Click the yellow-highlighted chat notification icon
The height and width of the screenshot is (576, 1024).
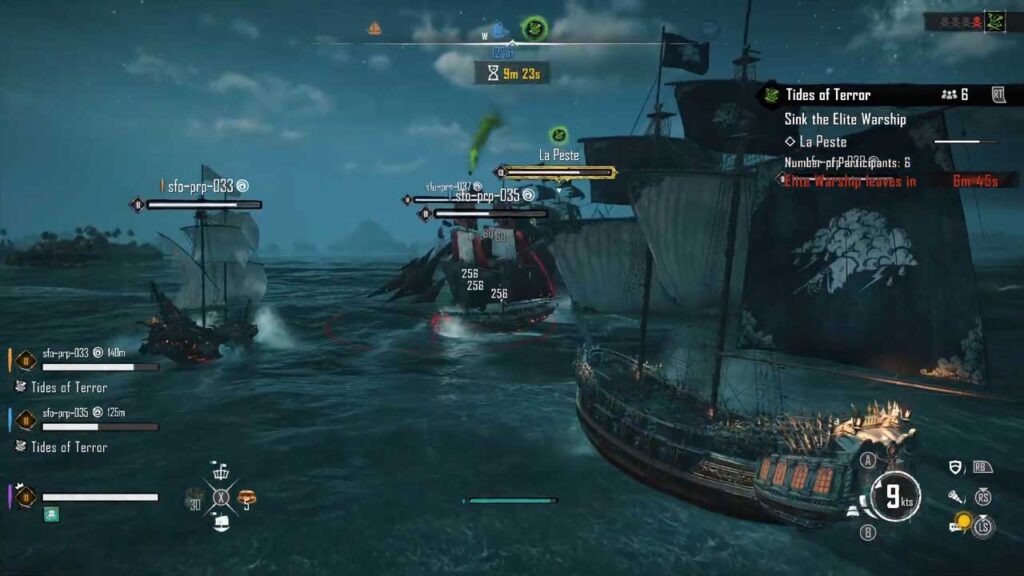961,522
